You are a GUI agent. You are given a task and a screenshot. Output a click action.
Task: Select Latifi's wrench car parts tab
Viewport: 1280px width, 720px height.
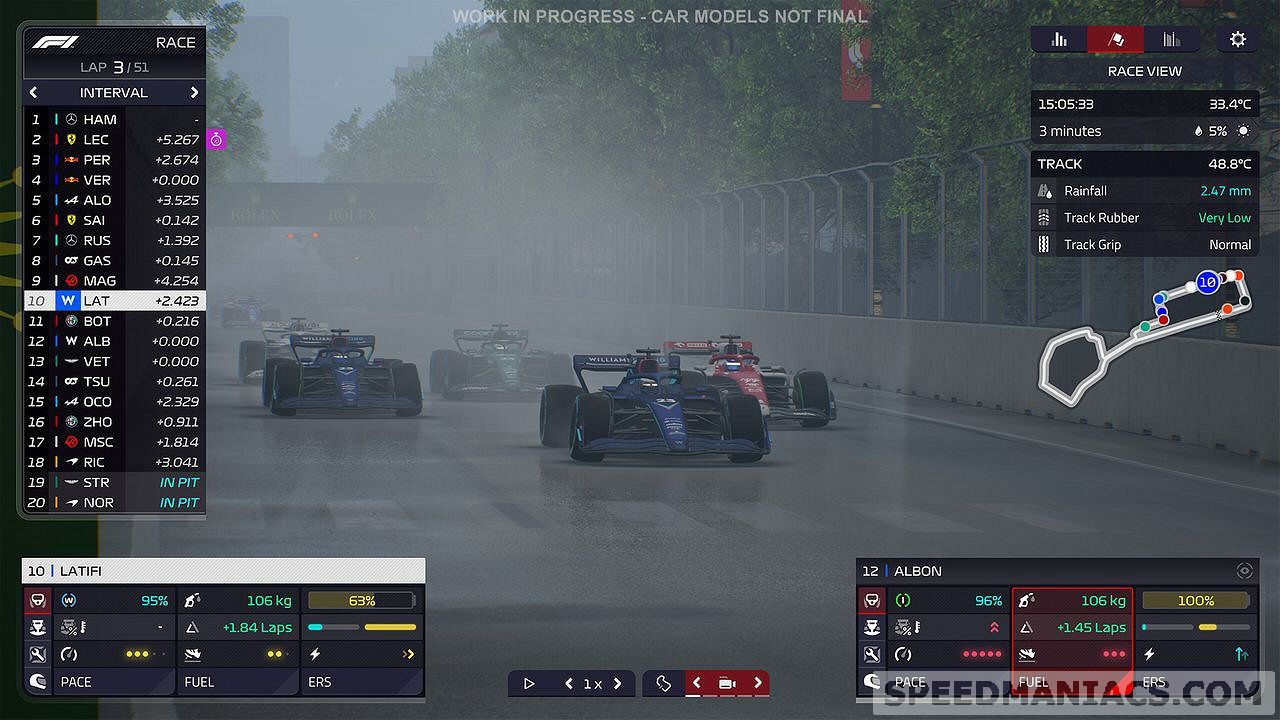tap(38, 655)
